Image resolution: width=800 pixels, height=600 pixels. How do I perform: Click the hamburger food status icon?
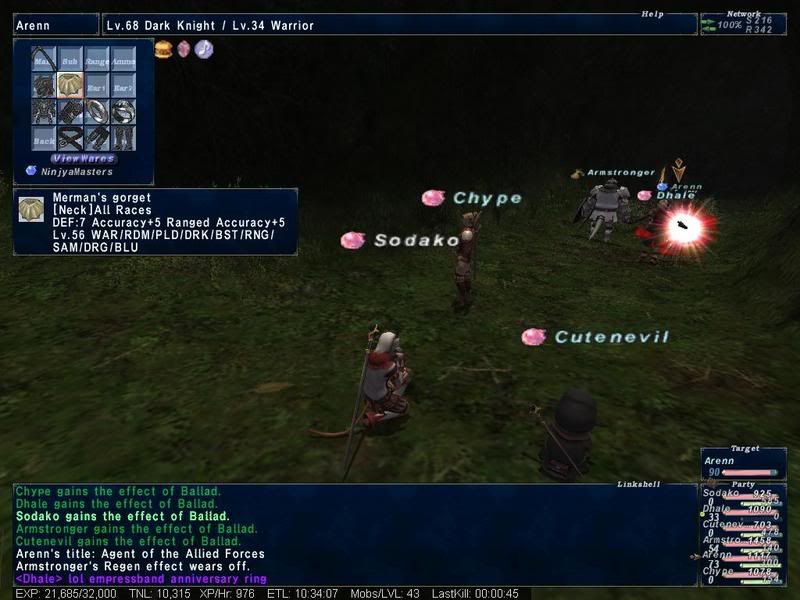pos(164,49)
